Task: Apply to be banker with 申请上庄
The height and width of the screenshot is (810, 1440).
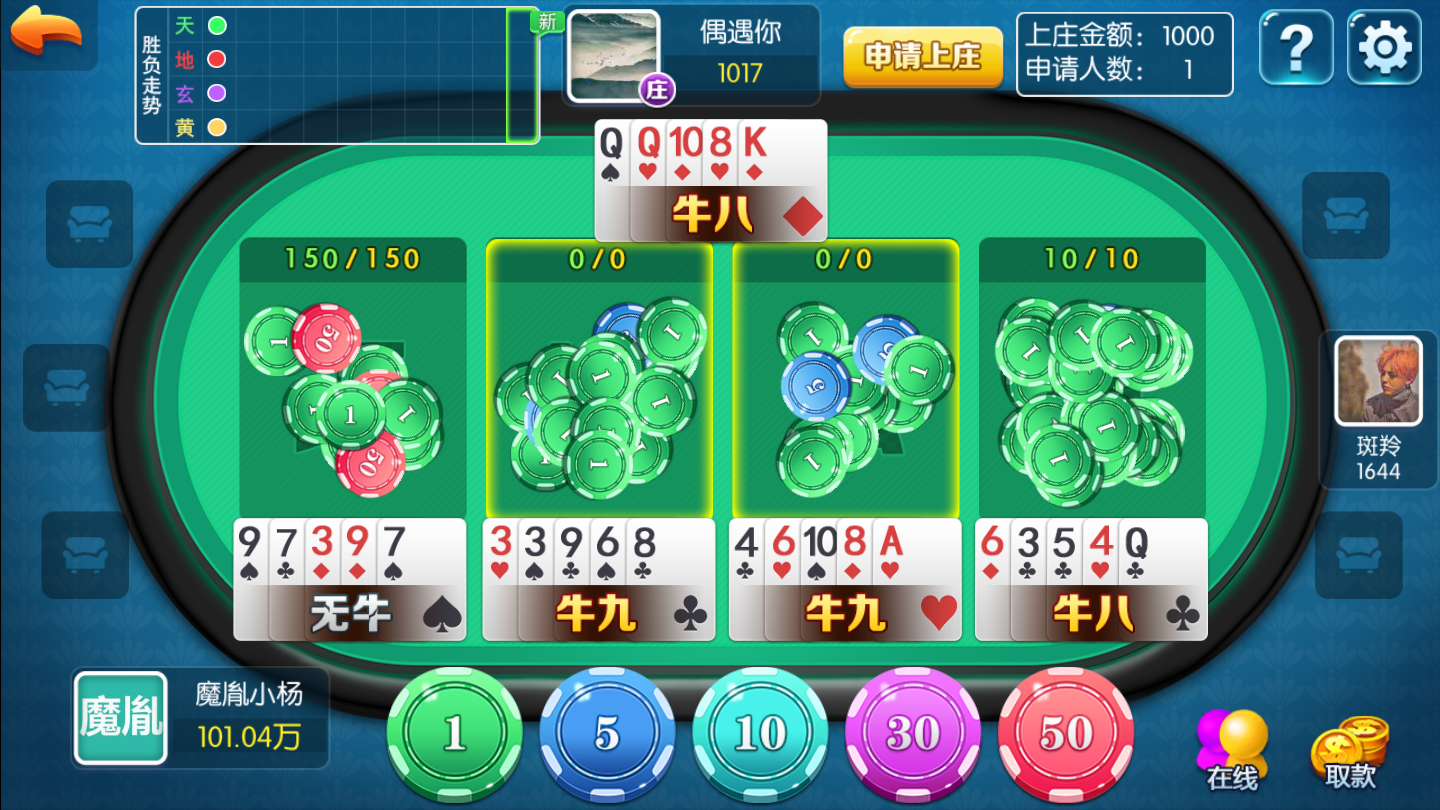Action: pos(922,57)
